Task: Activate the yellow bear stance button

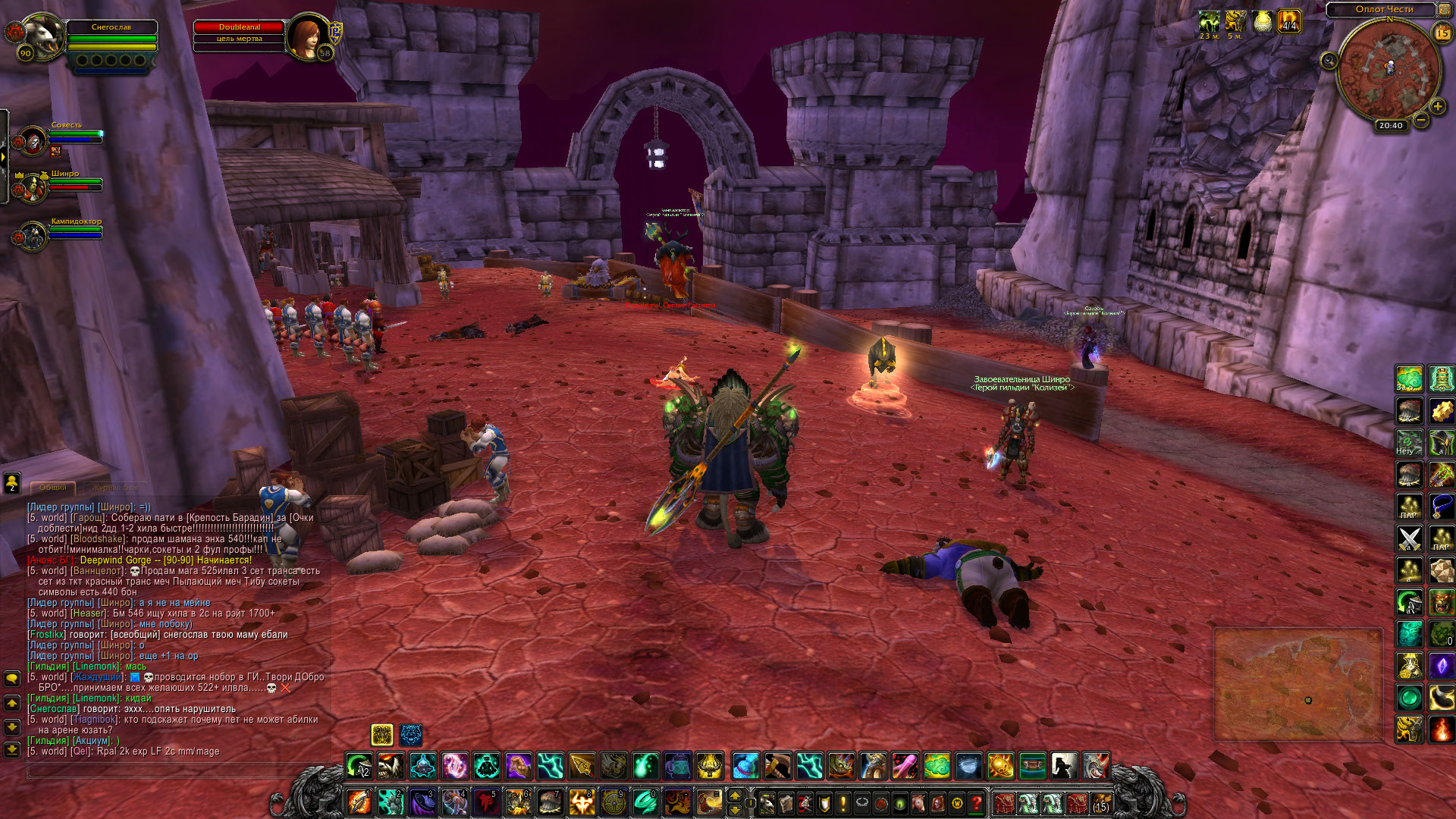Action: click(382, 734)
